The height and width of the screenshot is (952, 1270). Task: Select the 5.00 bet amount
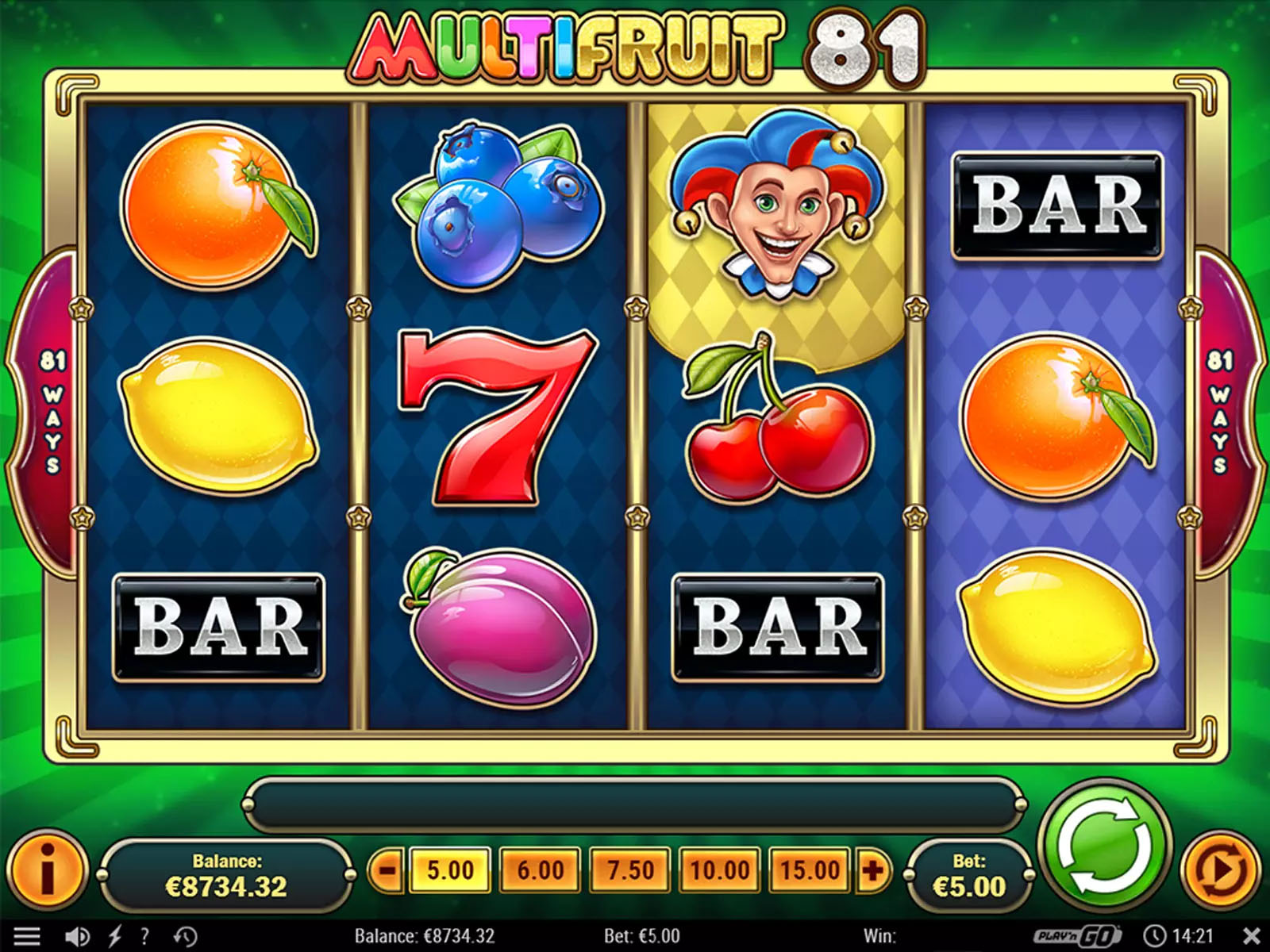pos(450,870)
